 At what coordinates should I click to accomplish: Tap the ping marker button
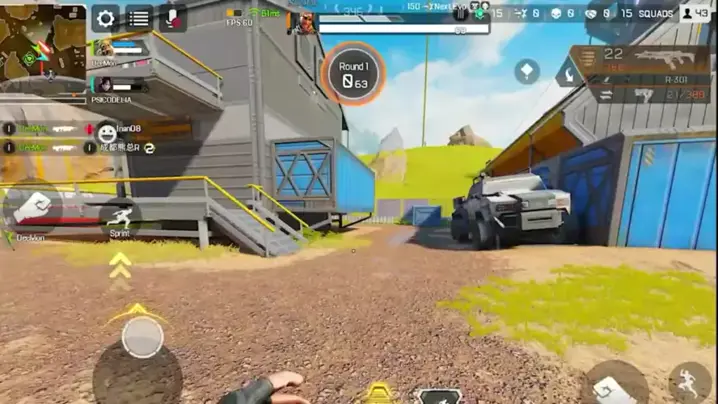tap(527, 71)
